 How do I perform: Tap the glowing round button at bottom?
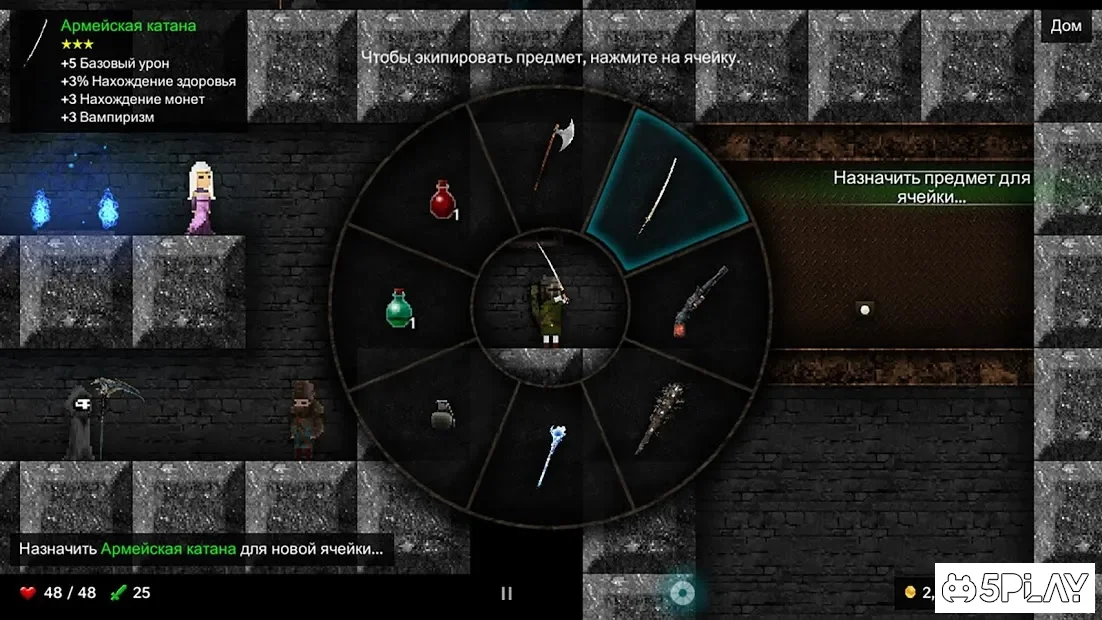(x=682, y=593)
